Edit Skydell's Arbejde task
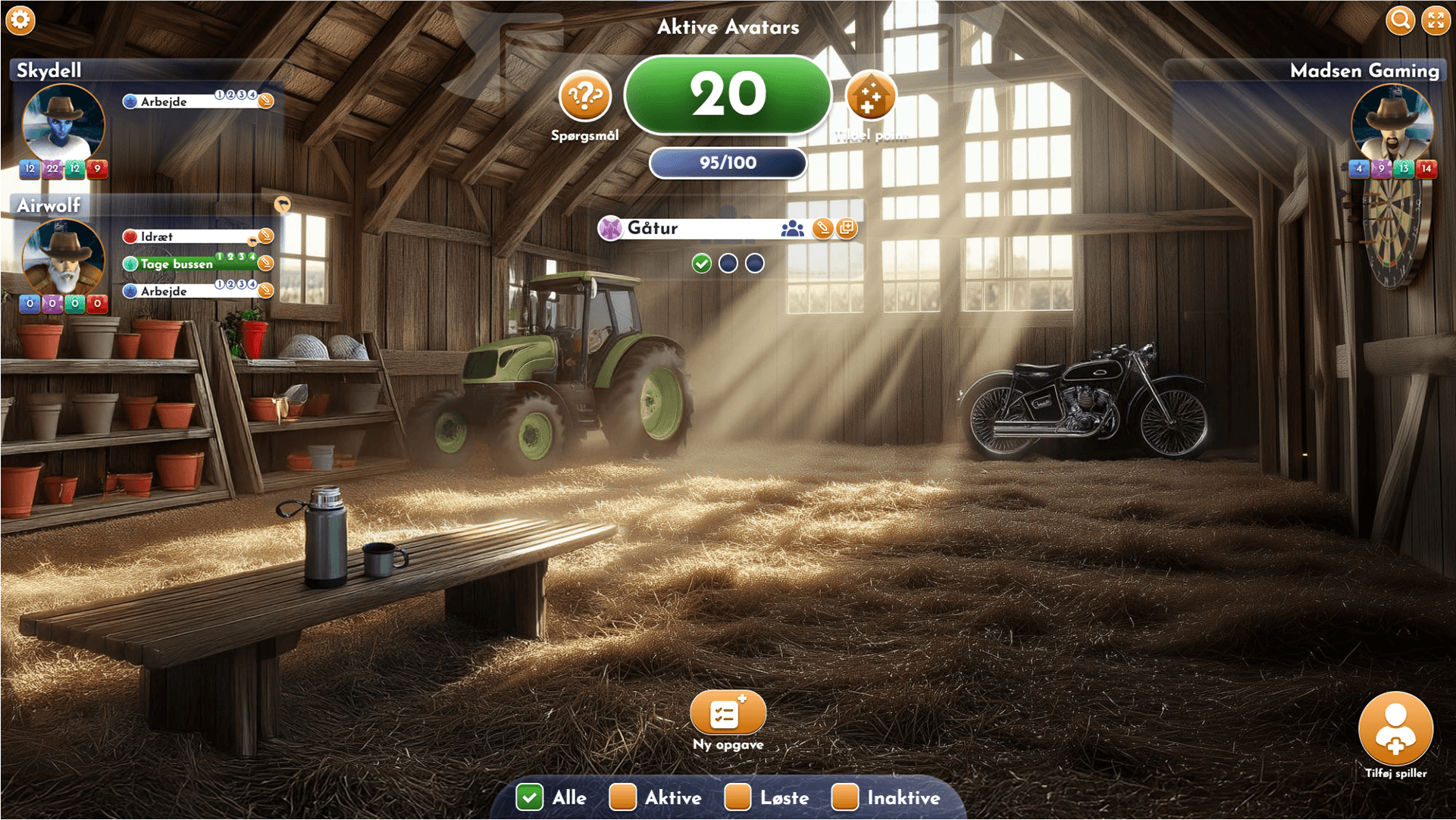Viewport: 1456px width, 820px height. [x=266, y=101]
